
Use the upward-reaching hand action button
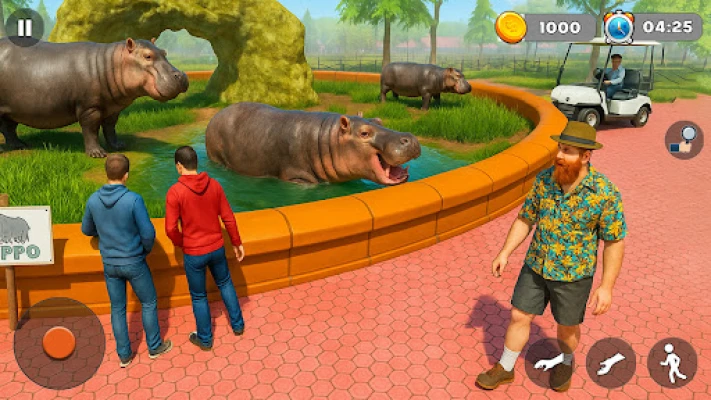coord(611,362)
